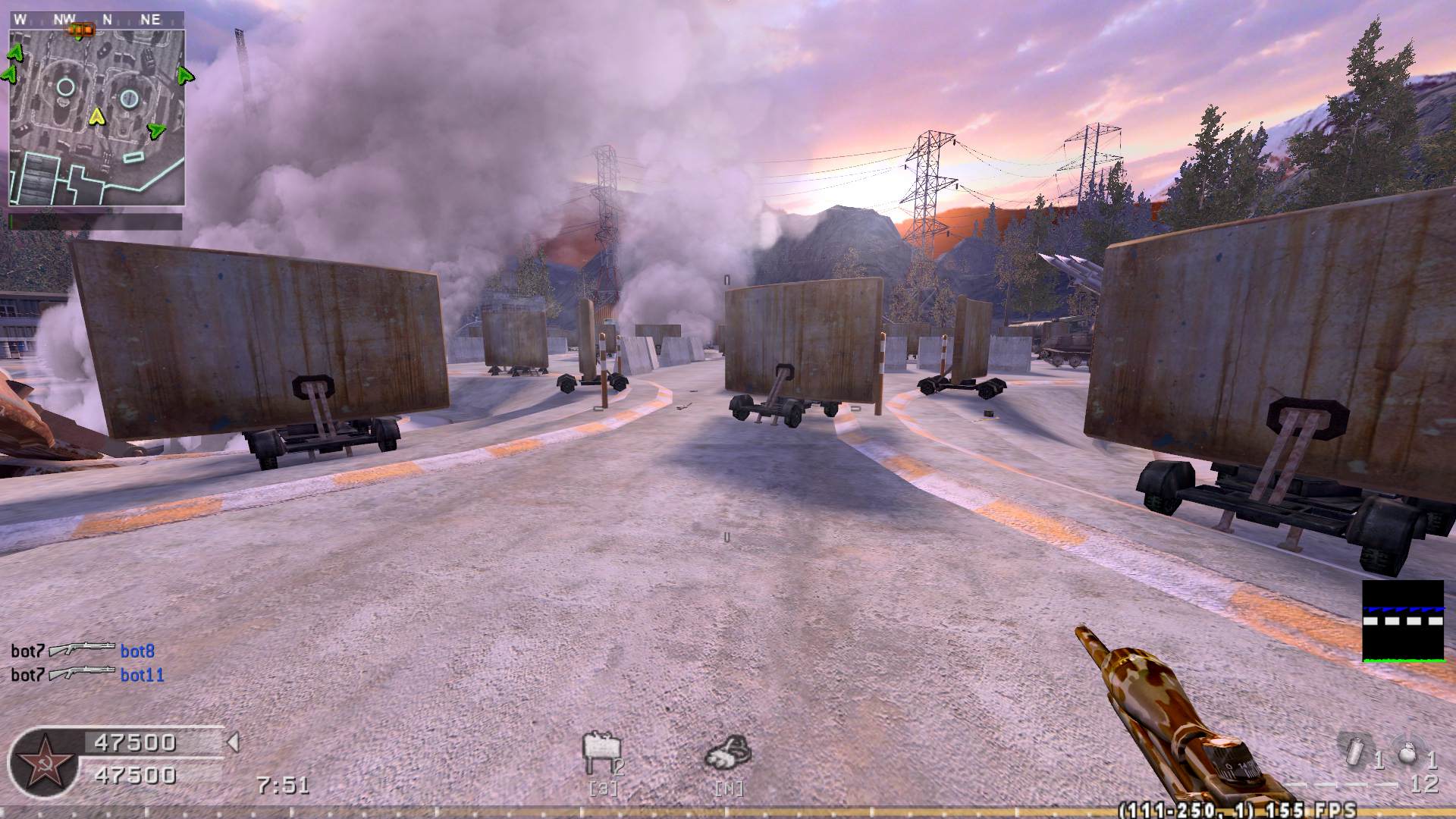Select the claymore inventory icon
Viewport: 1456px width, 819px height.
point(600,754)
